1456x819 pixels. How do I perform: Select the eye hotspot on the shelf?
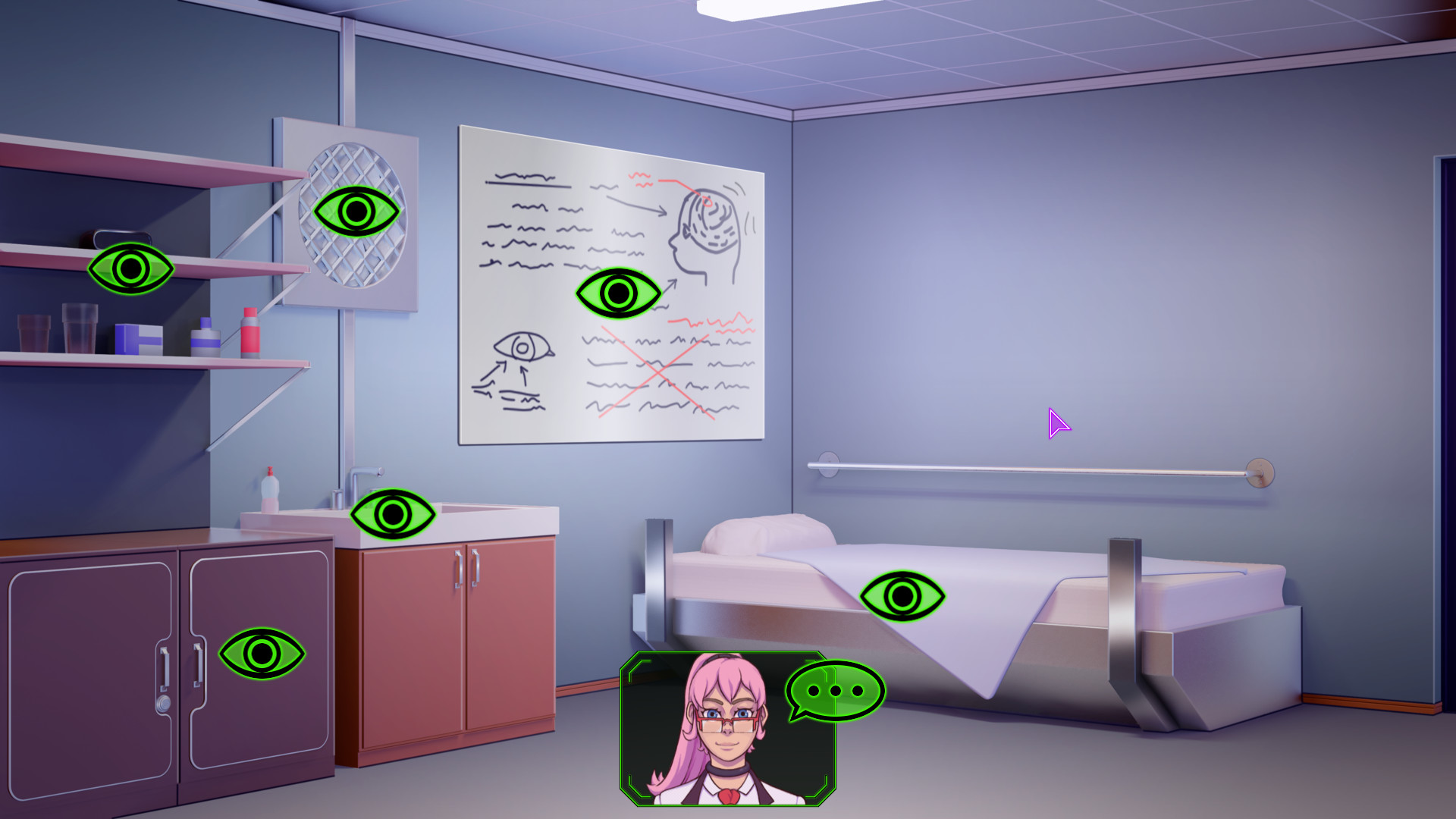point(130,269)
